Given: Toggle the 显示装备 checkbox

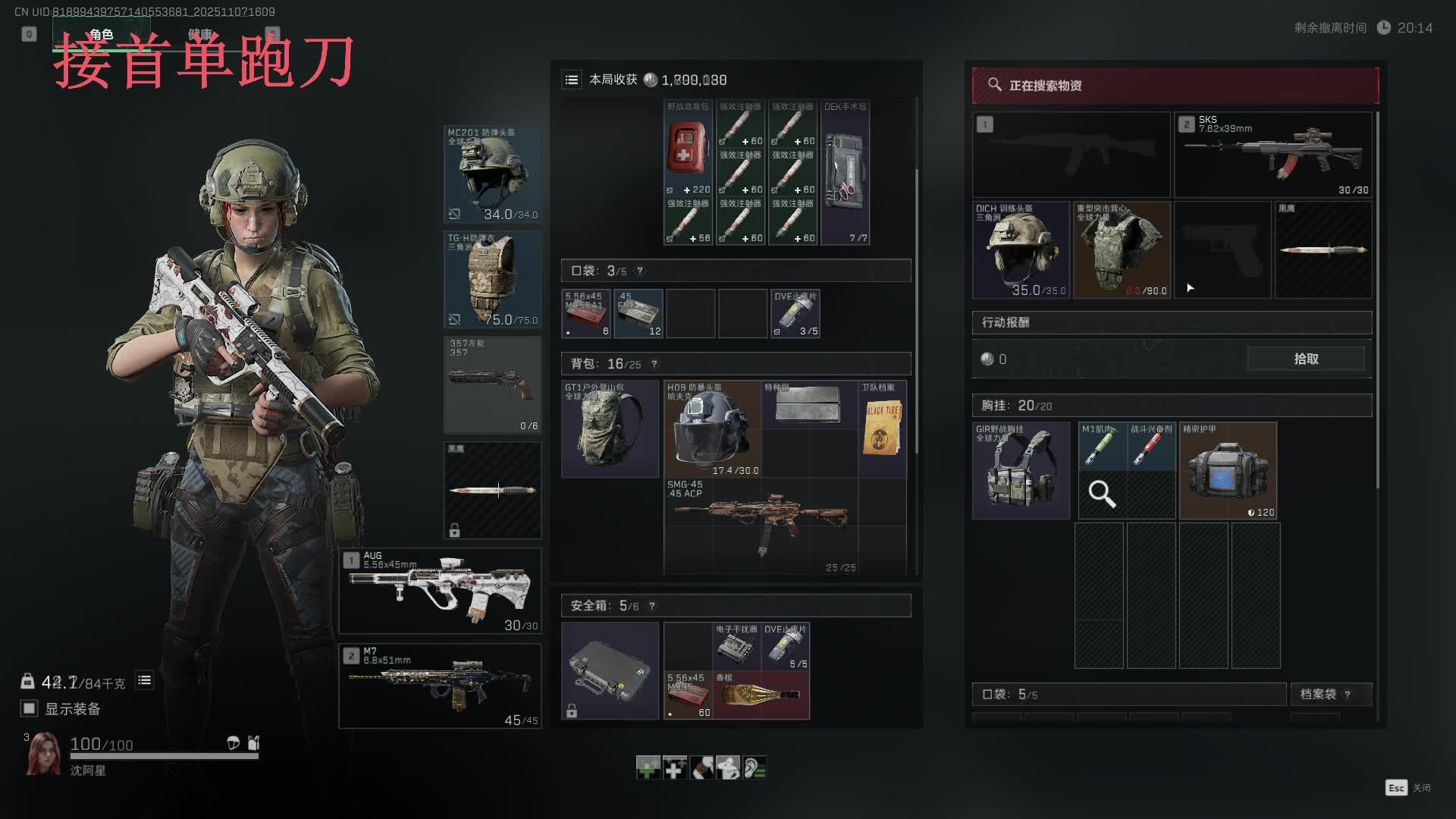Looking at the screenshot, I should coord(29,708).
